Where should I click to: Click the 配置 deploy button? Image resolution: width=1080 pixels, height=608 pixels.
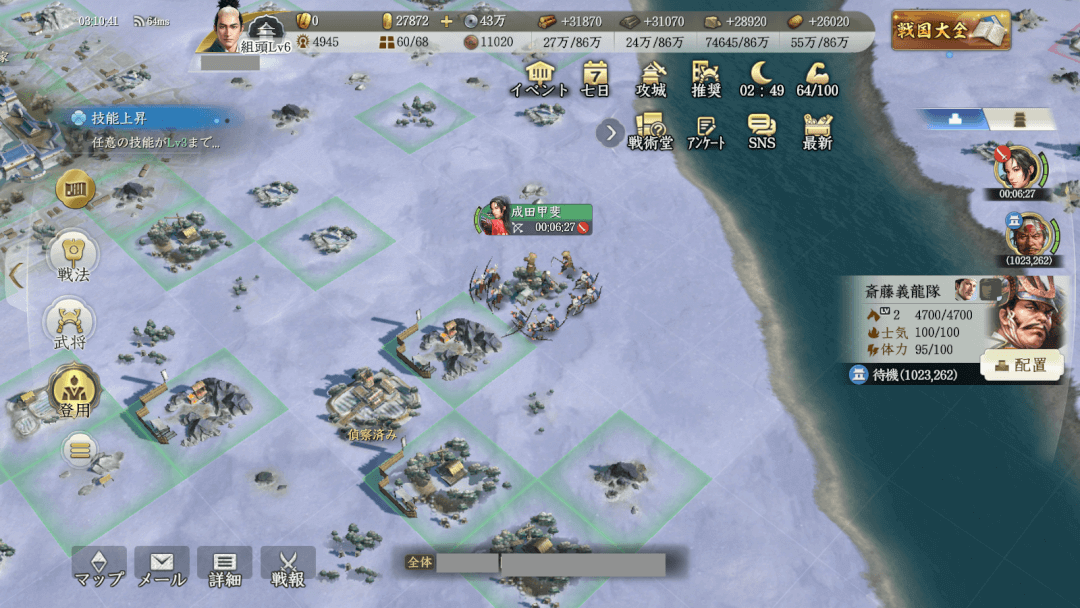coord(1021,365)
